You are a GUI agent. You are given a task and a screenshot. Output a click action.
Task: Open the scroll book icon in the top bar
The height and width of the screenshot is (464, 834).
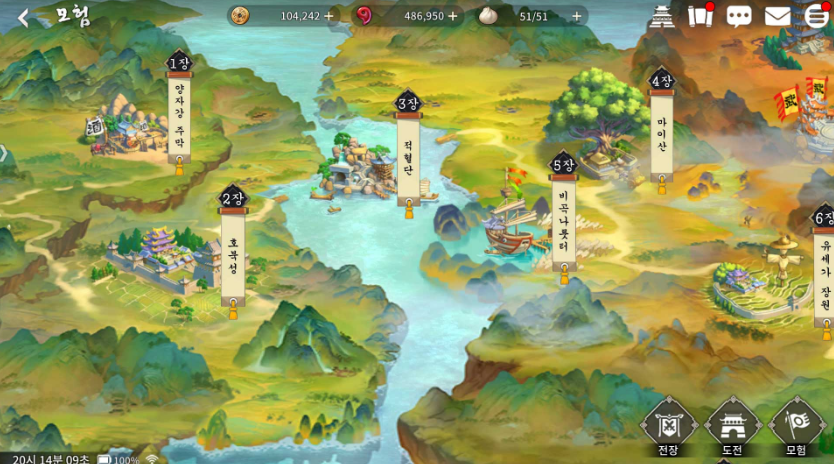(701, 17)
